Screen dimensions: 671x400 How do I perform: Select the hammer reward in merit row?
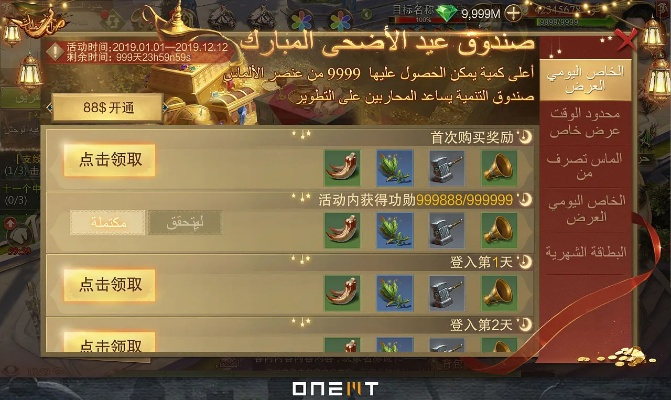tap(445, 229)
